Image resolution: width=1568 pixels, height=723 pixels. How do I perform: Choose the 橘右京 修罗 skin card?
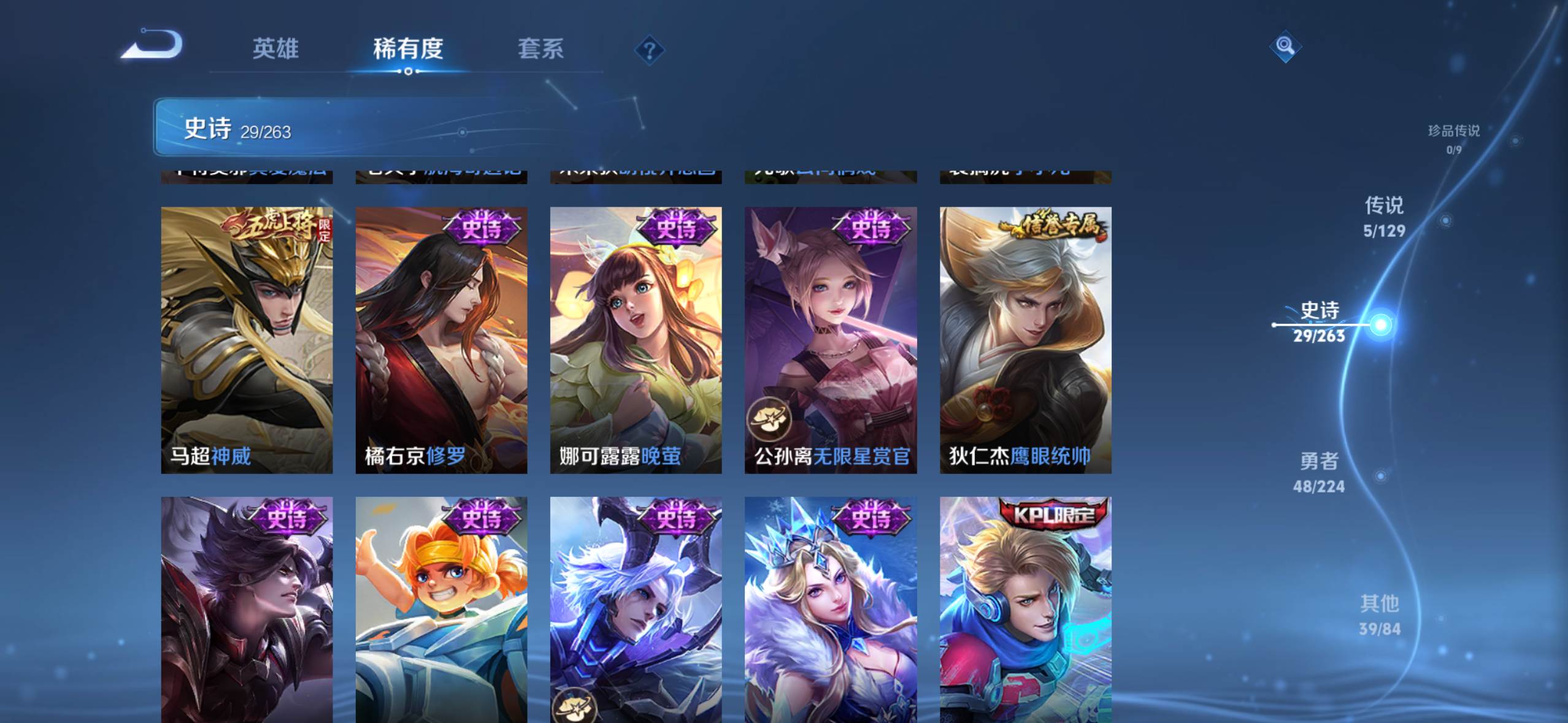click(x=441, y=340)
